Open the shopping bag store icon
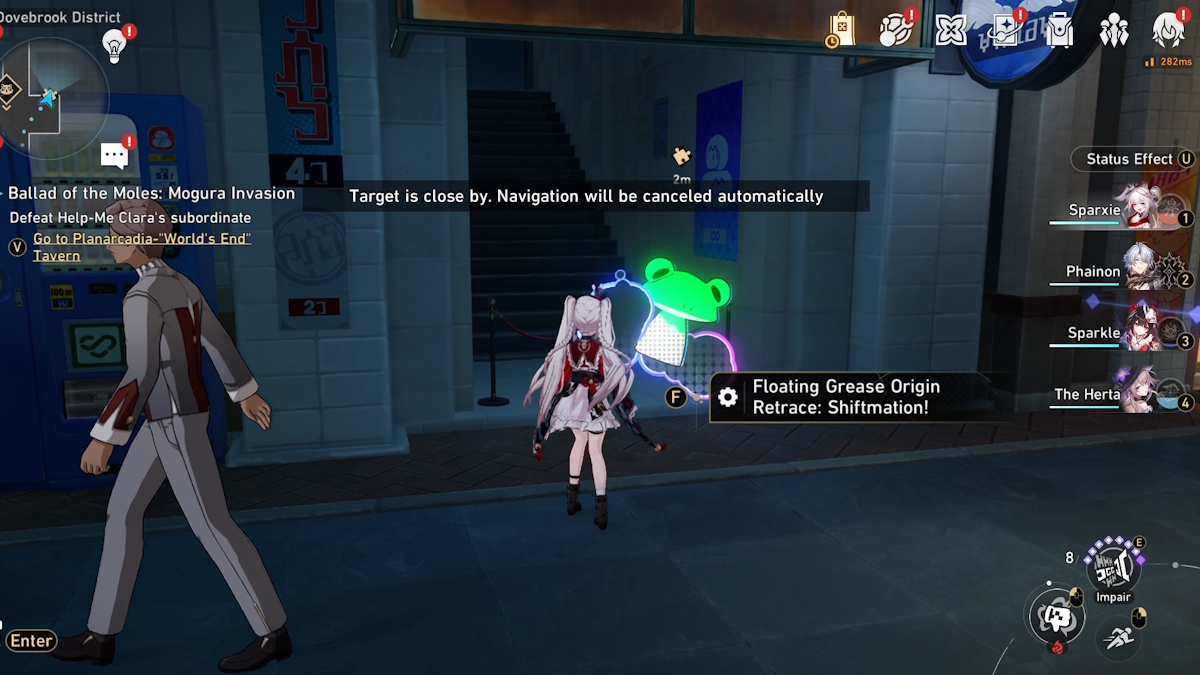 pos(841,30)
